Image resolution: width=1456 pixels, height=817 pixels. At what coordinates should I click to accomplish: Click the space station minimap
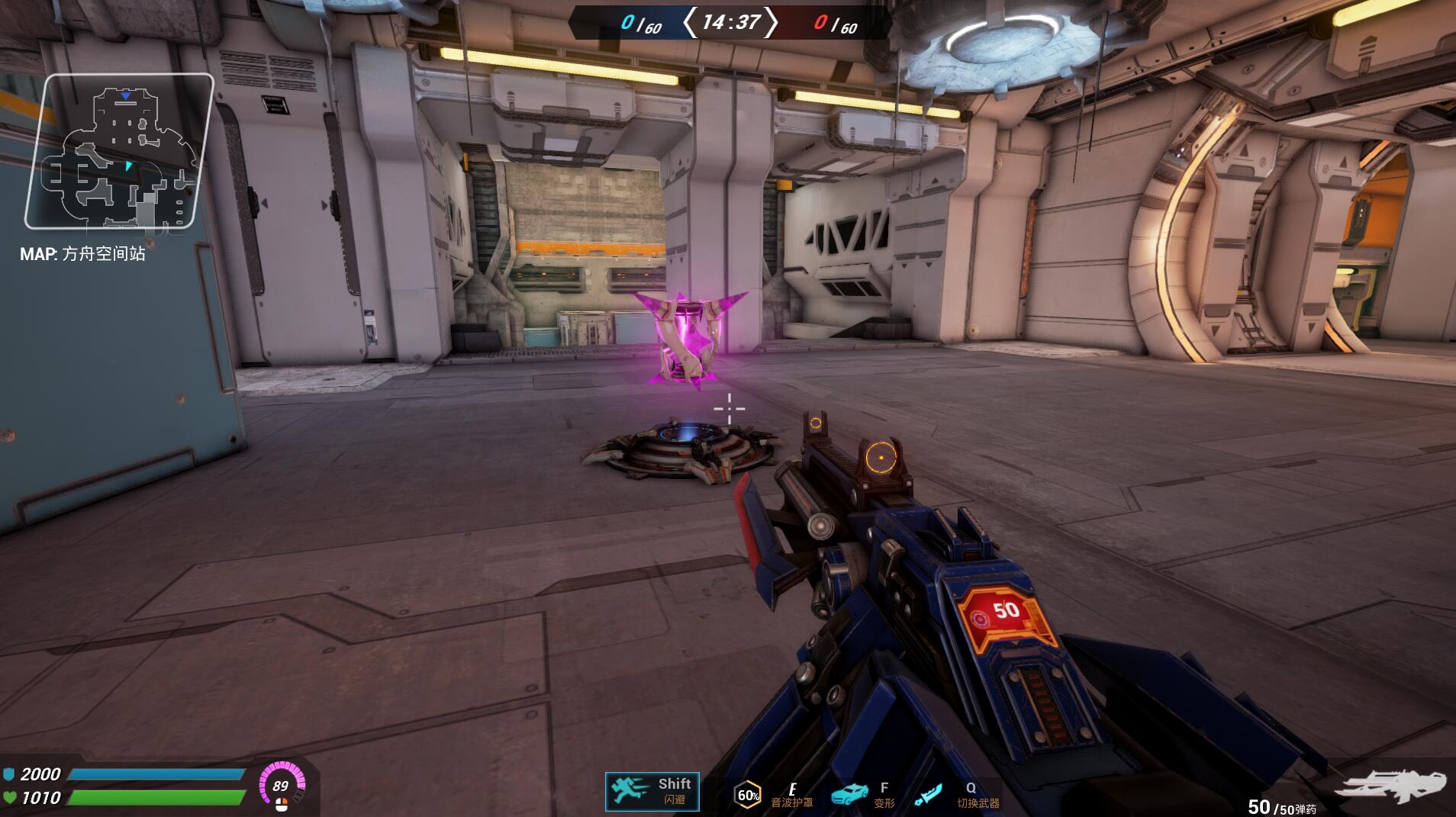coord(119,151)
